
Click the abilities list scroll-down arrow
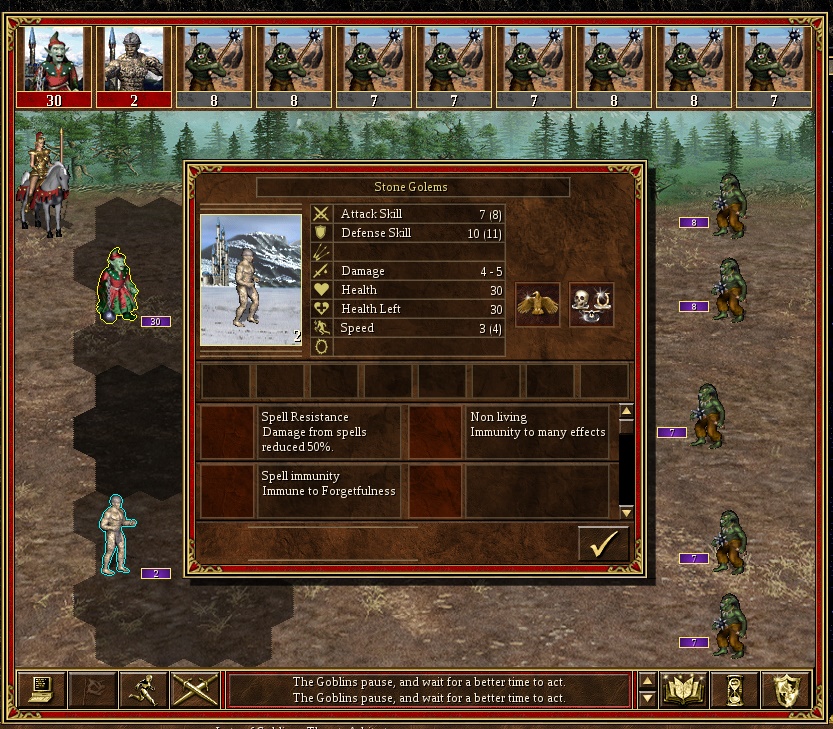click(x=627, y=512)
